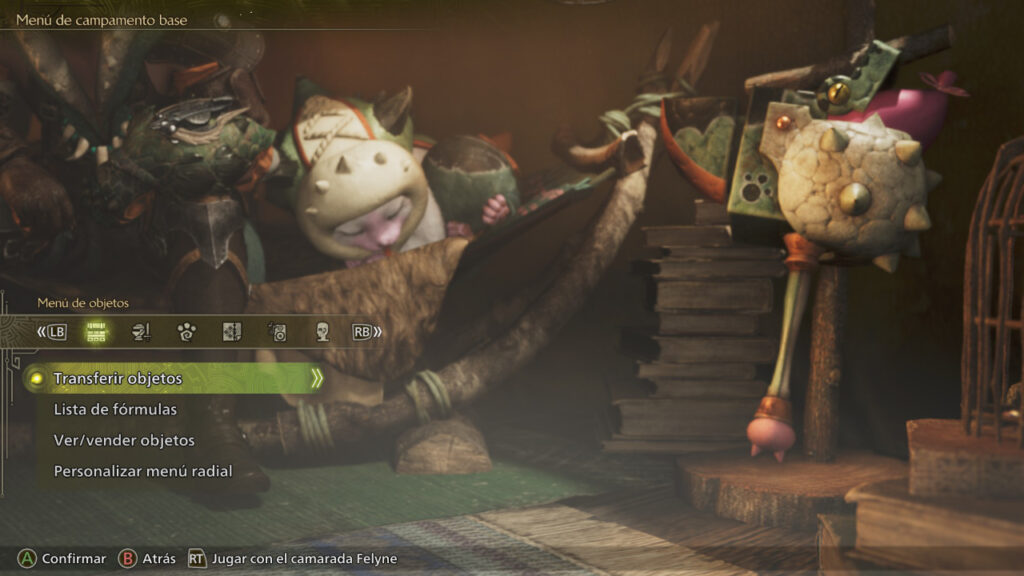Screen dimensions: 1024x576
Task: Choose Ver/vender objetos option
Action: click(x=124, y=441)
